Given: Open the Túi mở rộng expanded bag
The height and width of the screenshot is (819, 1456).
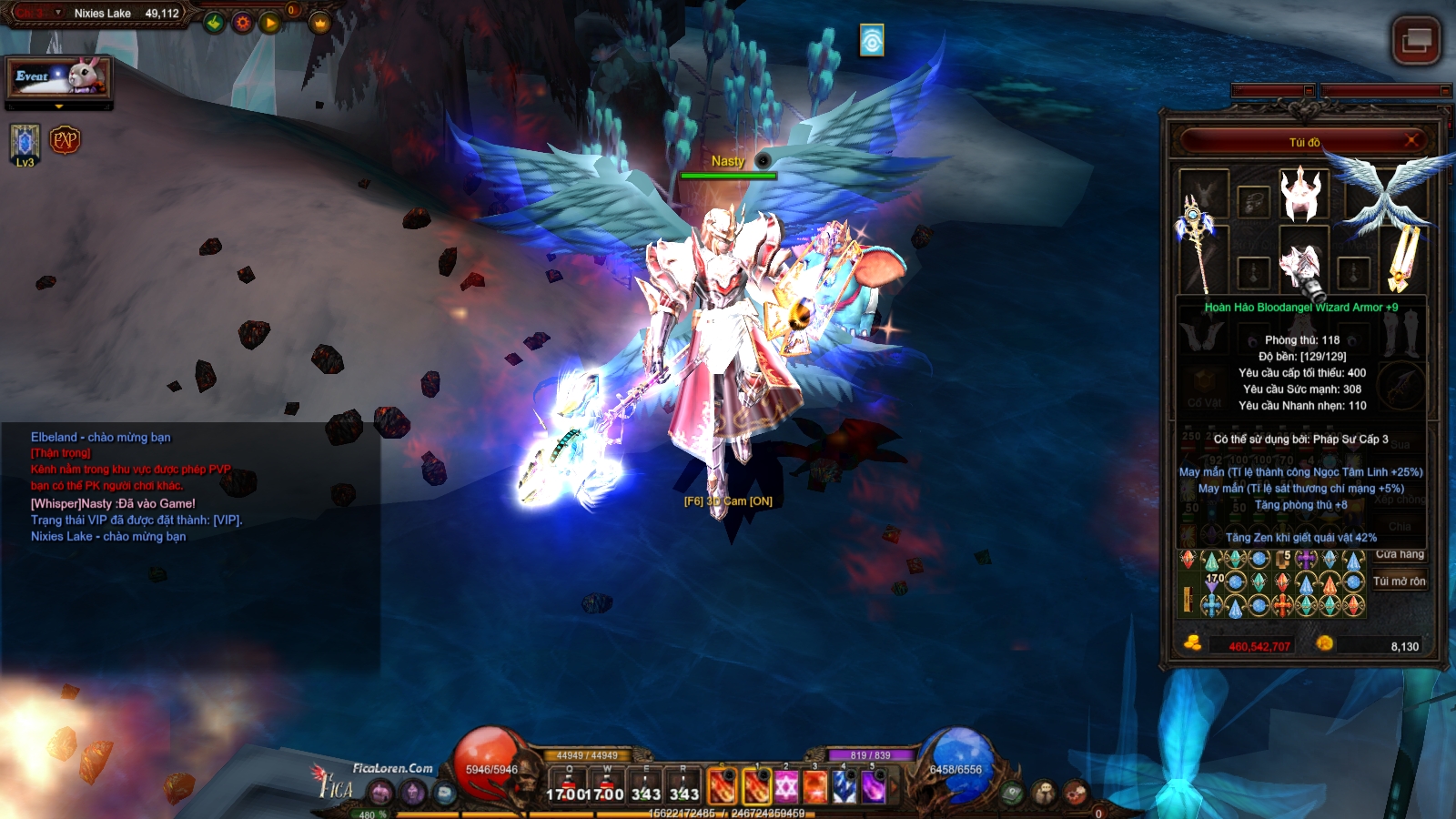Looking at the screenshot, I should (1400, 581).
